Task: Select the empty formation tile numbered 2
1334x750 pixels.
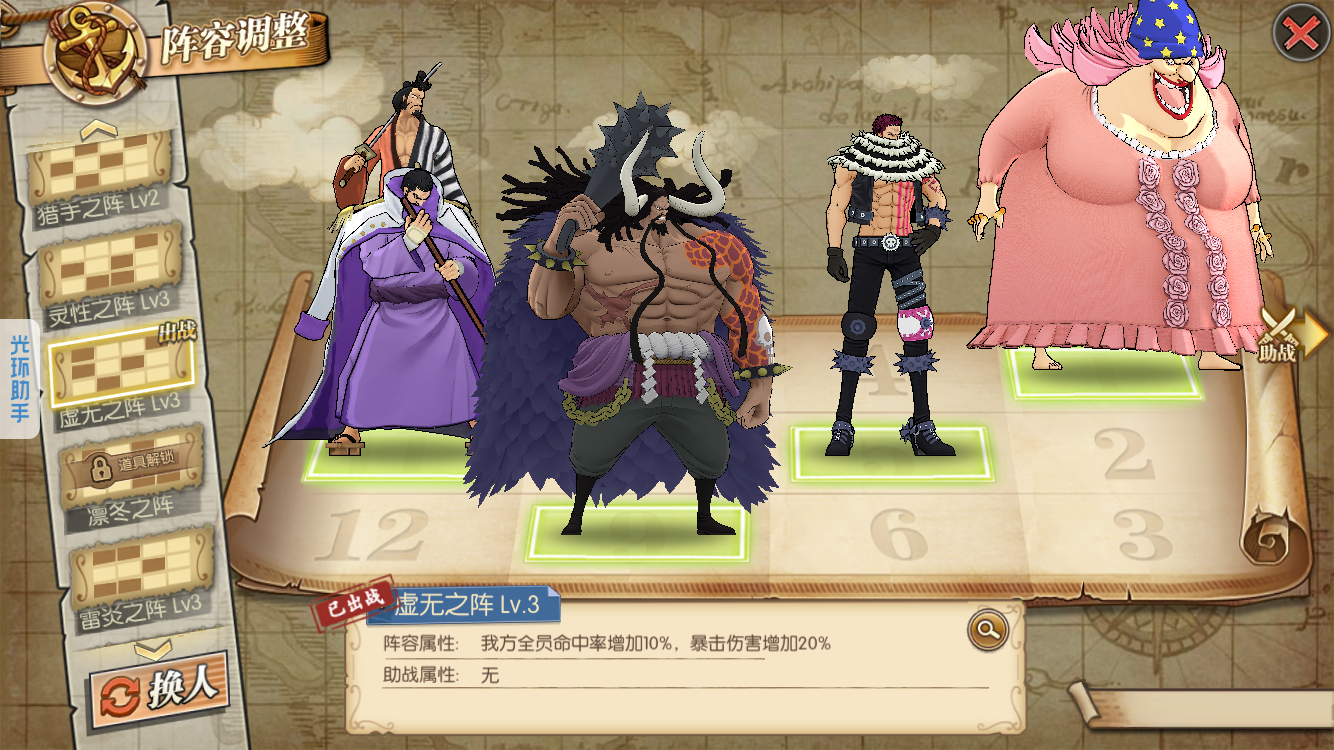Action: [1123, 453]
